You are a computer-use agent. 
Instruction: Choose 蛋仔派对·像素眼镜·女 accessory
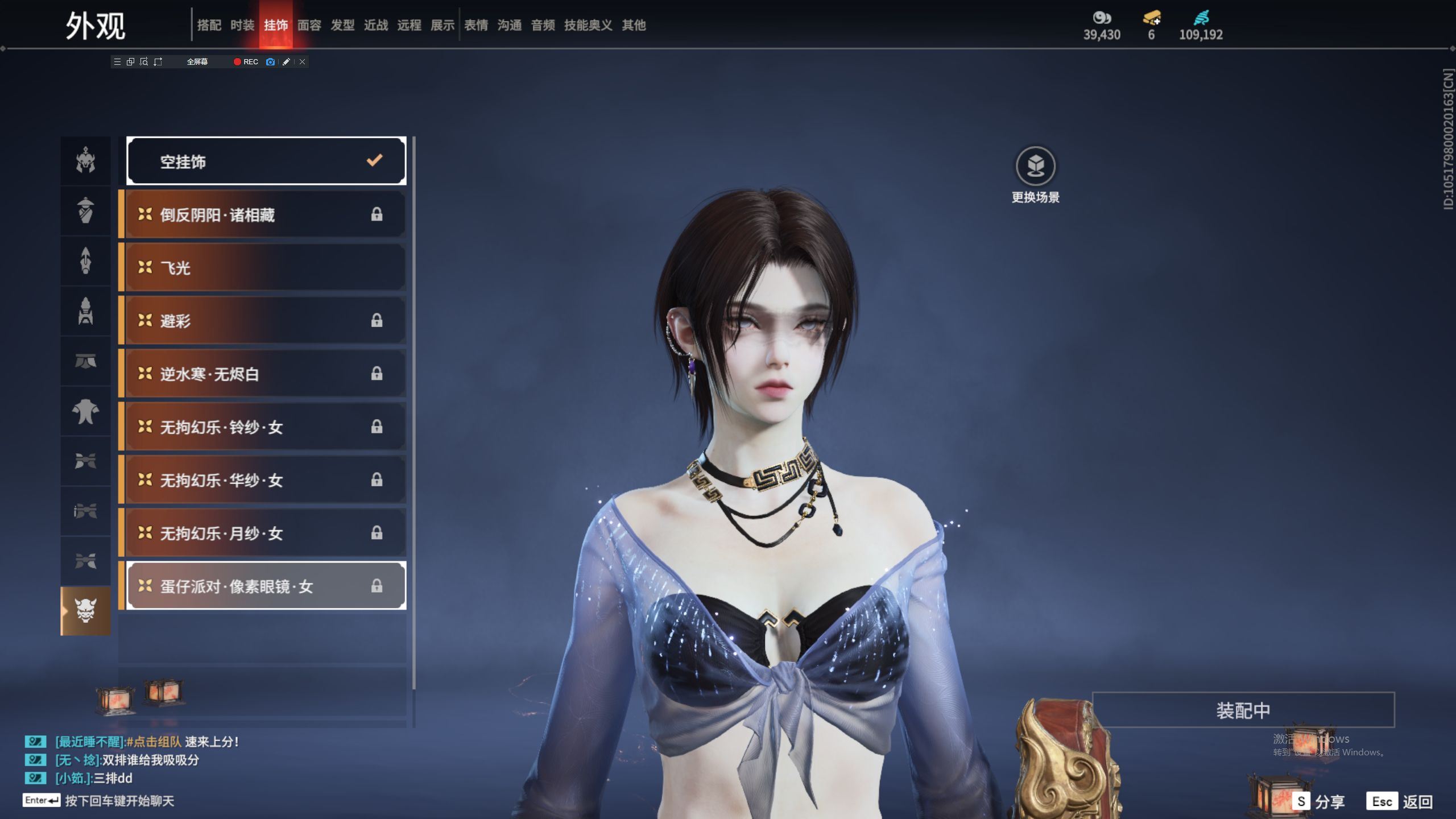point(266,586)
